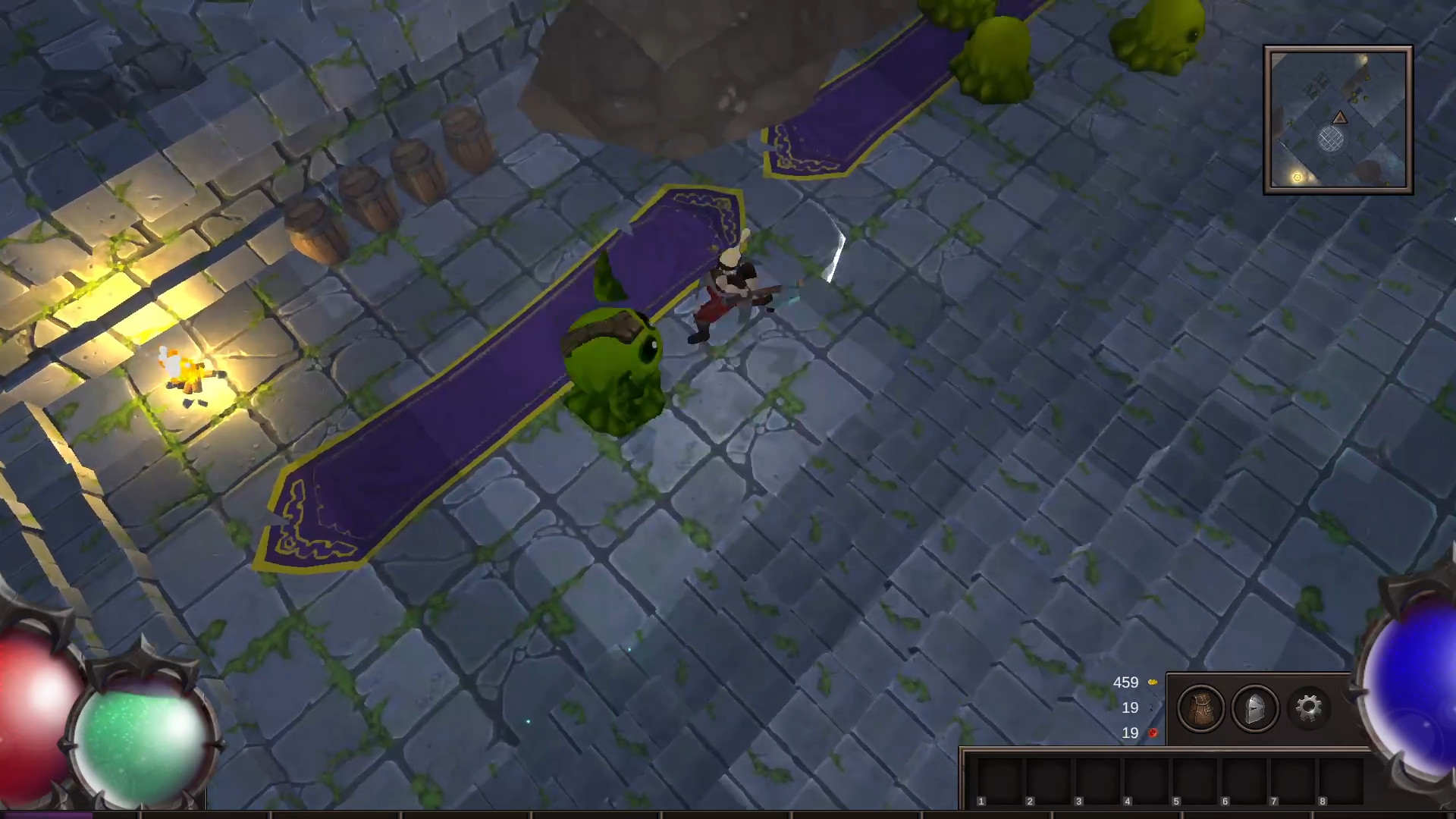Click the red health orb
1456x819 pixels.
click(x=30, y=698)
